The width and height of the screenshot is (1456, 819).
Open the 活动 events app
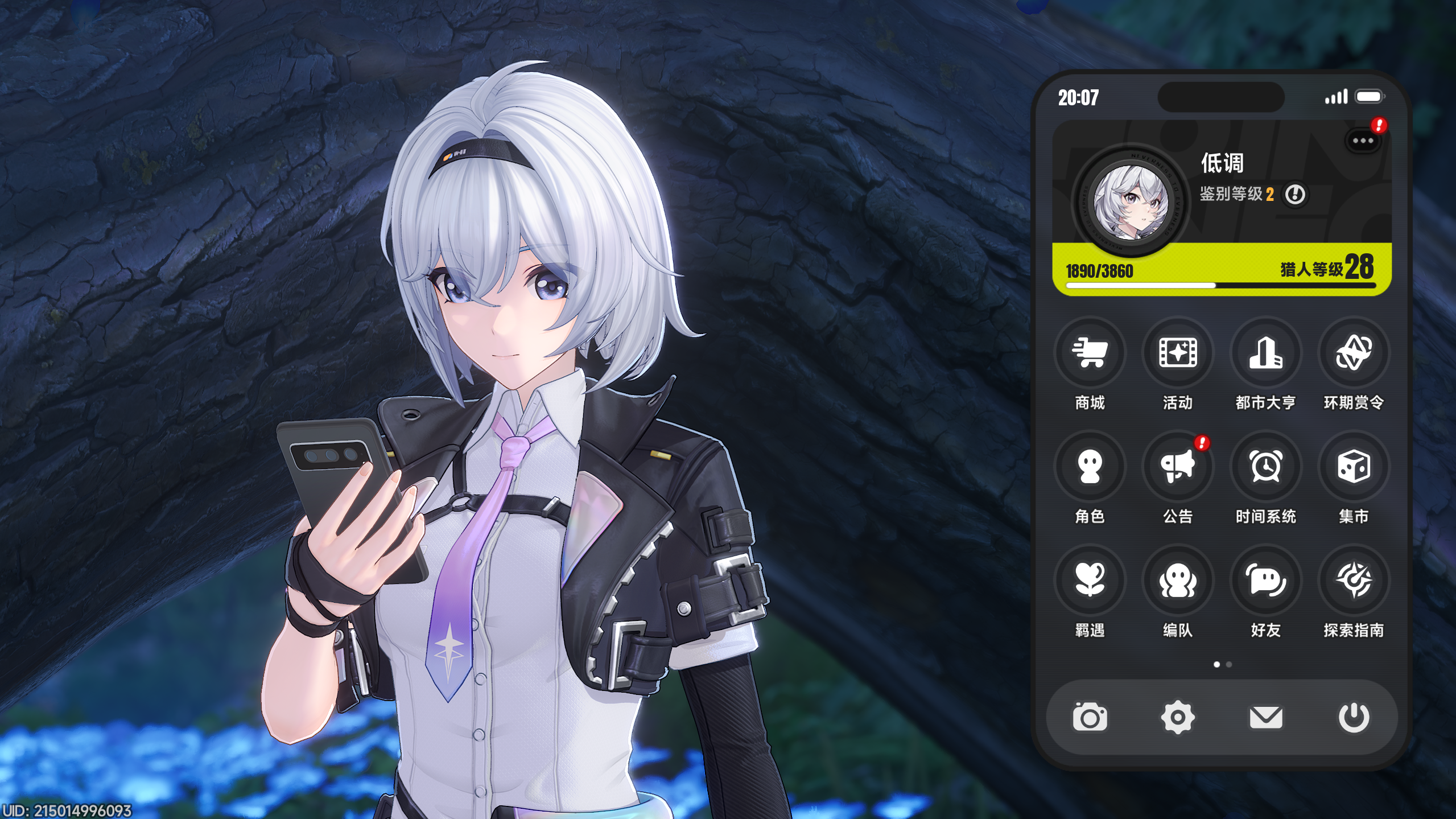point(1178,353)
